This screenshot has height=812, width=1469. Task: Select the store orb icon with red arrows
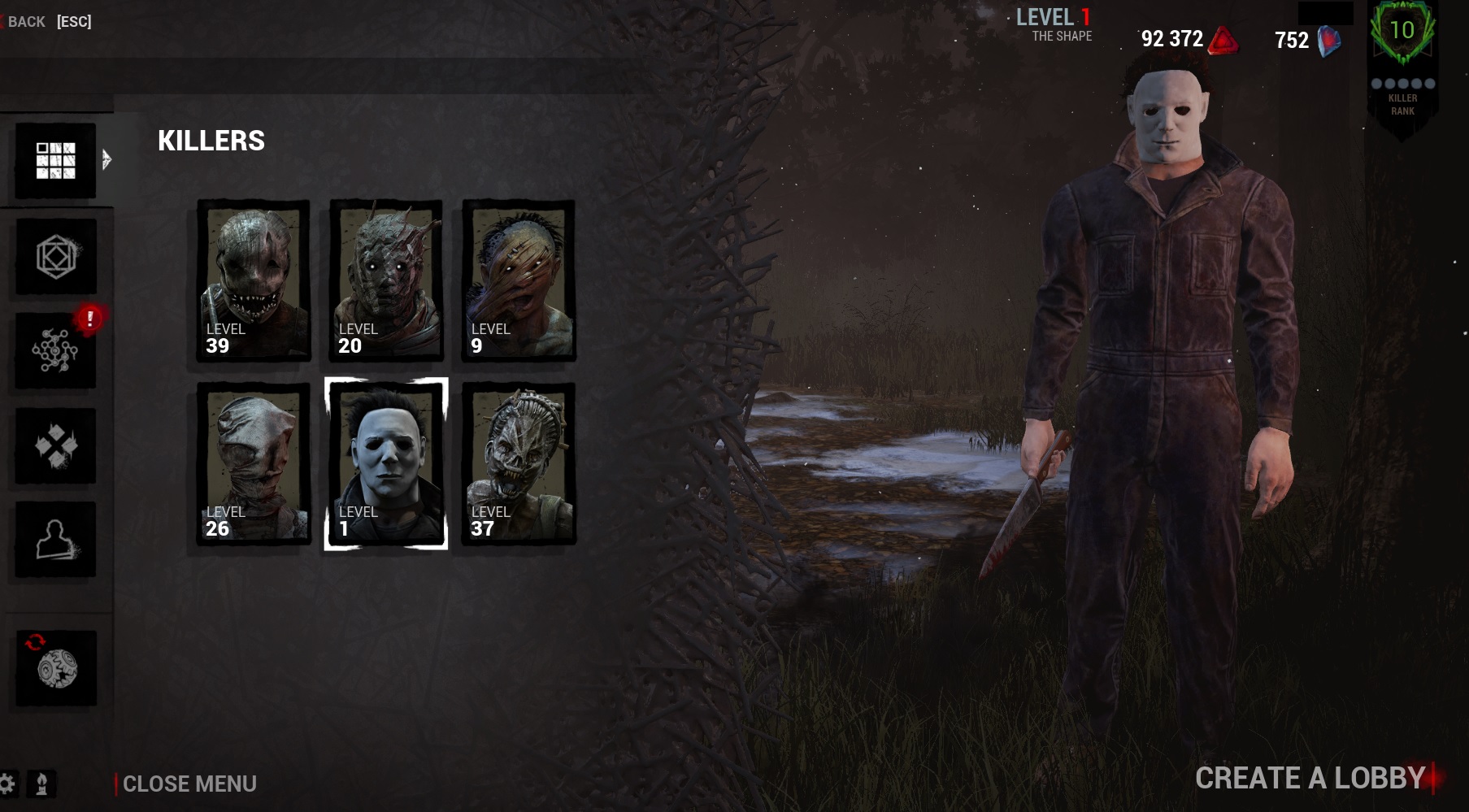tap(54, 668)
